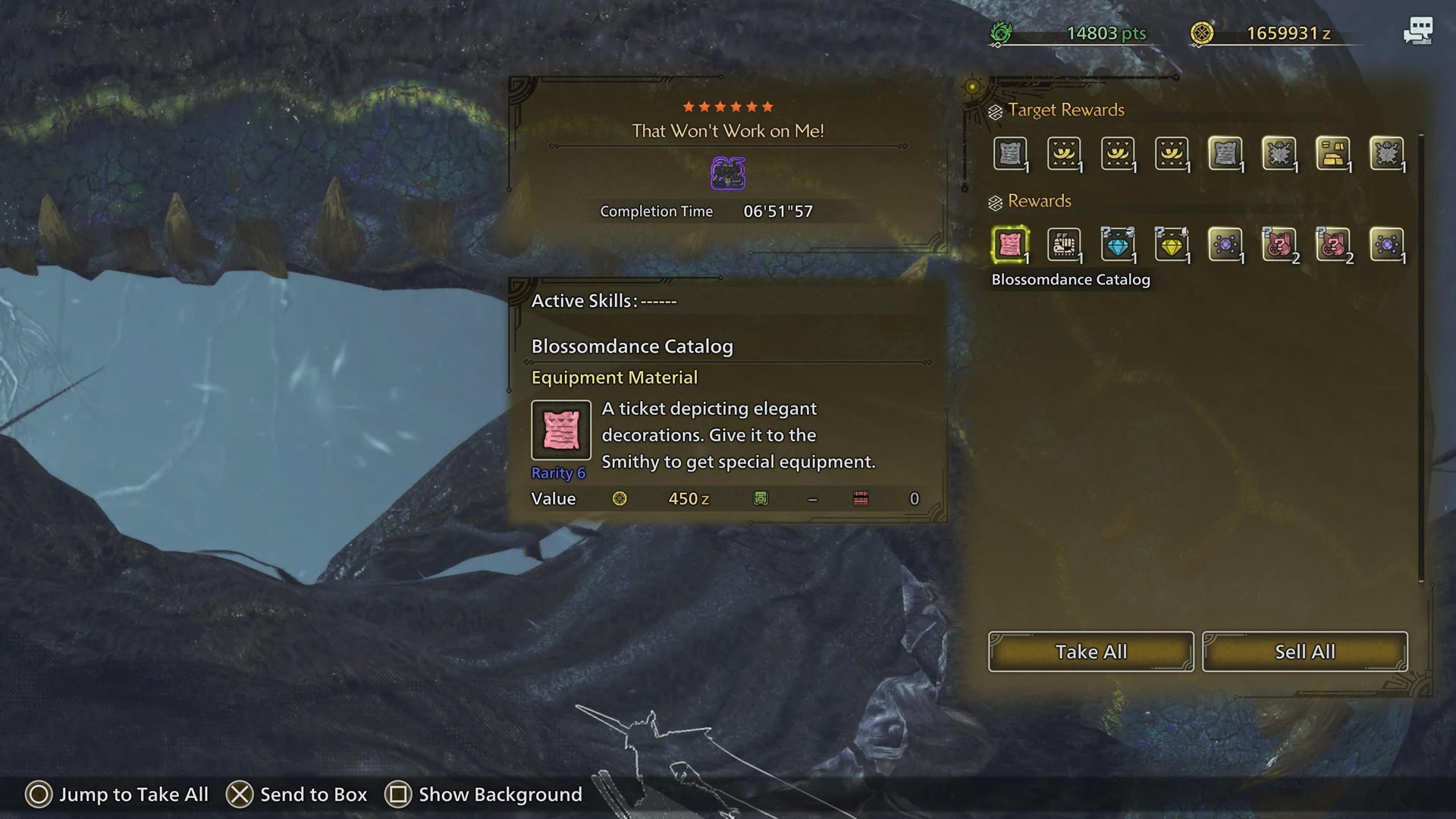Click the purple jewel reward icon
Screen dimensions: 1456x819
(x=1226, y=244)
